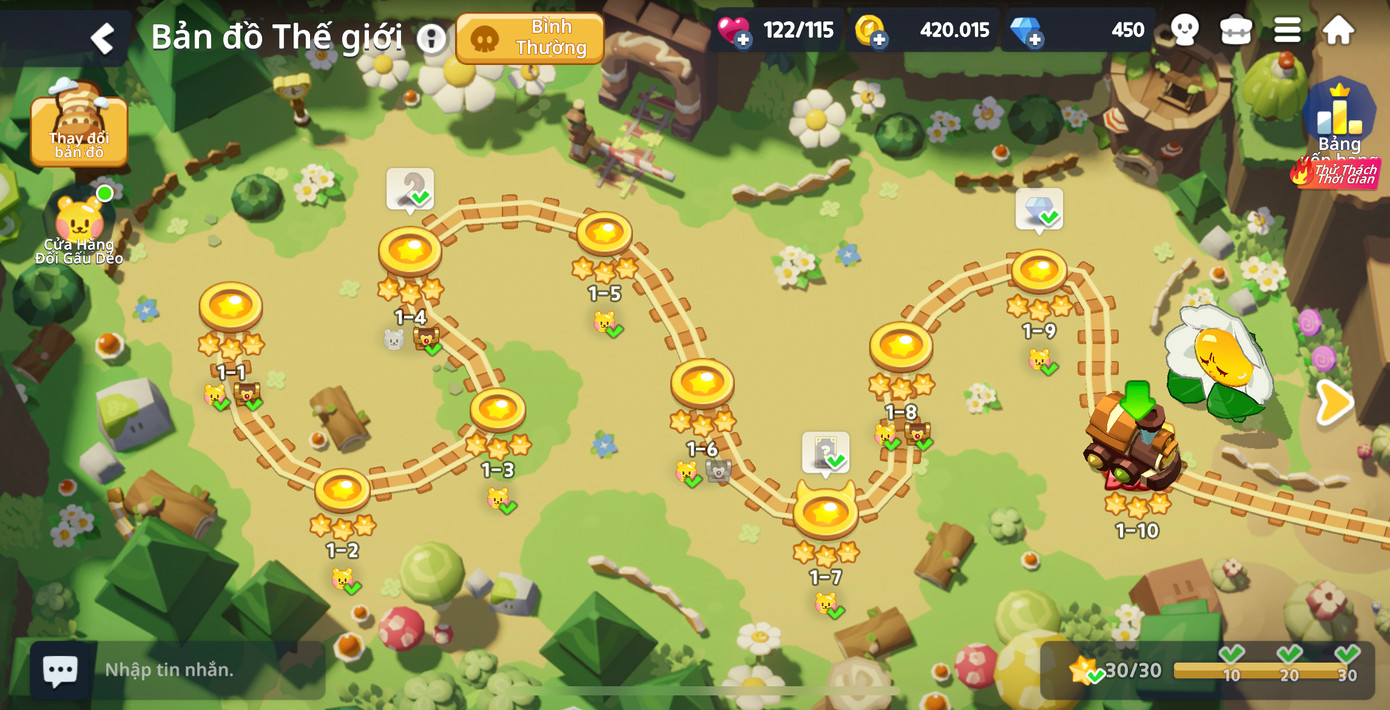Screen dimensions: 1390x710
Task: Open the cookie character head icon
Action: coord(1184,30)
